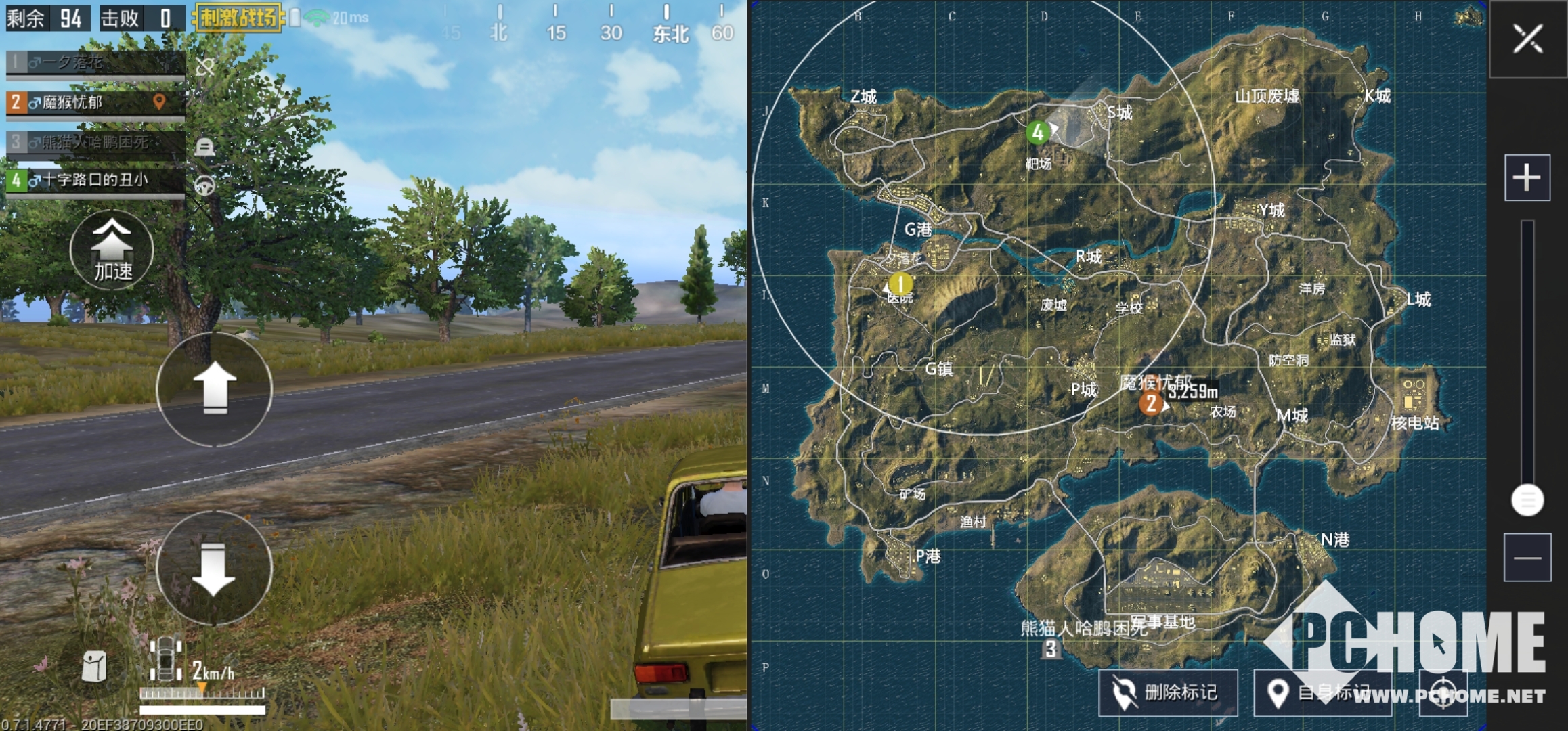
Task: Click the green number 4 map marker
Action: coord(1037,133)
